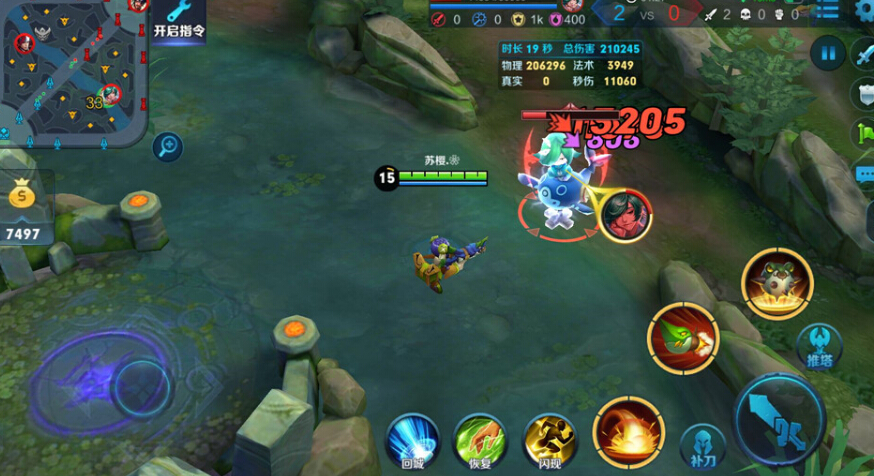Cast the 闪现 flash summoner spell

[550, 441]
